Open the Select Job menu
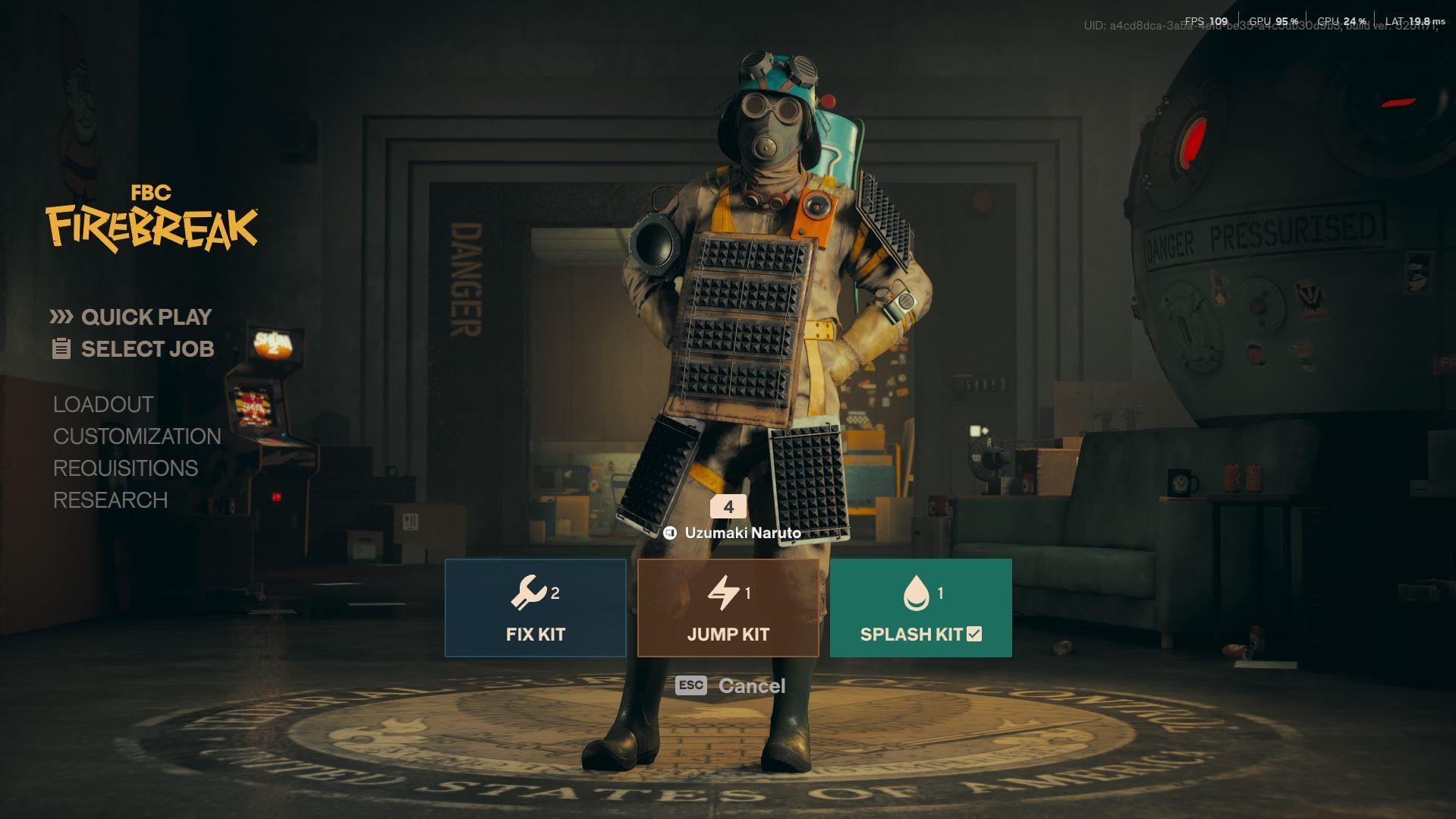The height and width of the screenshot is (819, 1456). (x=147, y=349)
